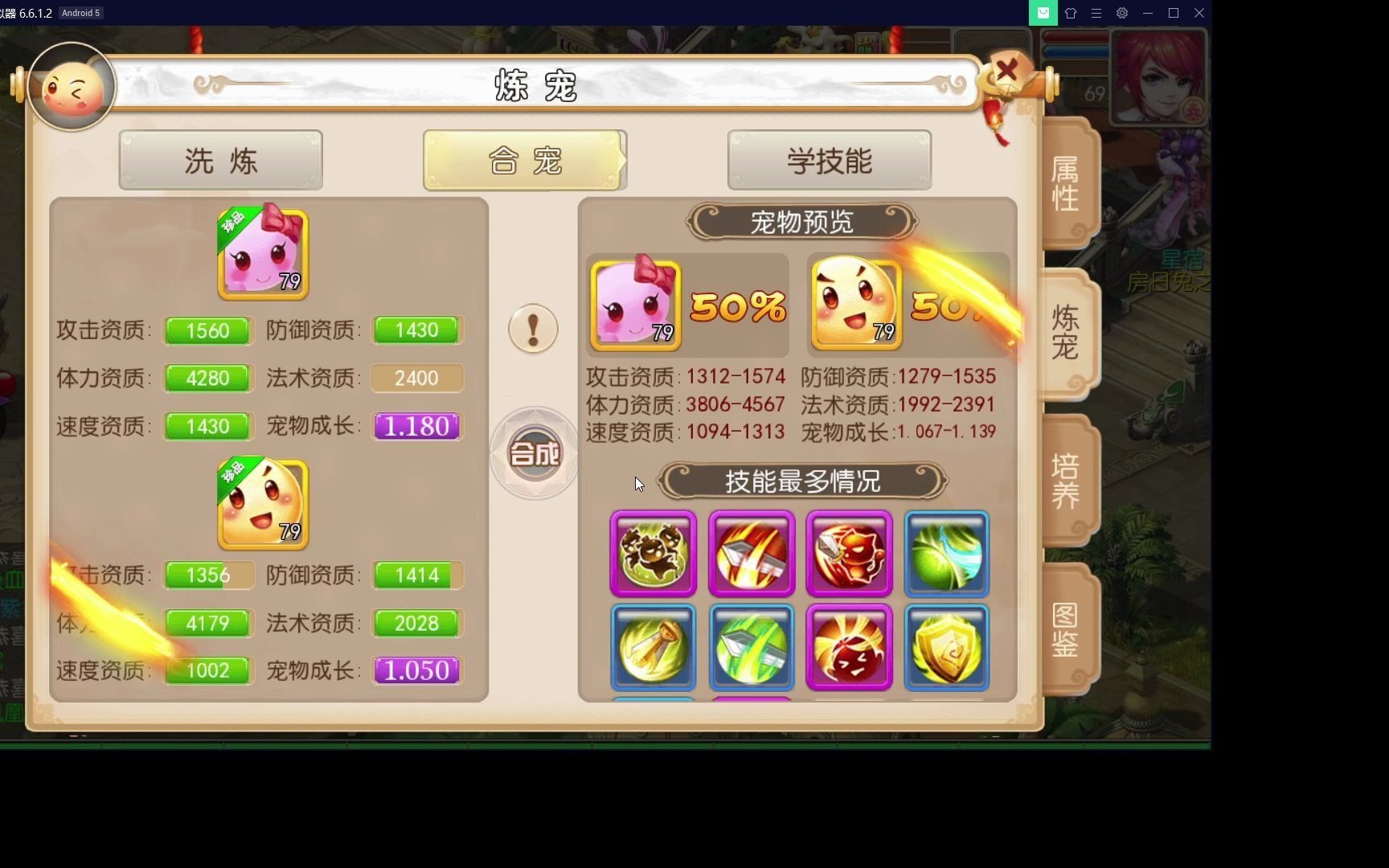
Task: Click the red flame slash skill icon
Action: coord(751,554)
